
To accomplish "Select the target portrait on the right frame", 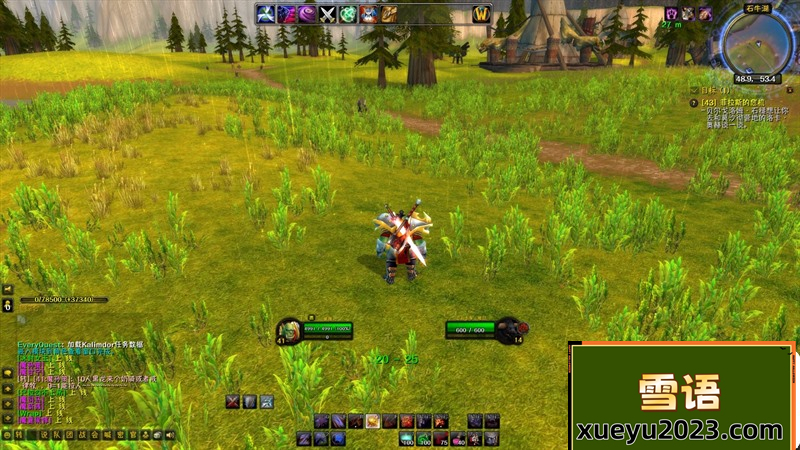I will (509, 329).
